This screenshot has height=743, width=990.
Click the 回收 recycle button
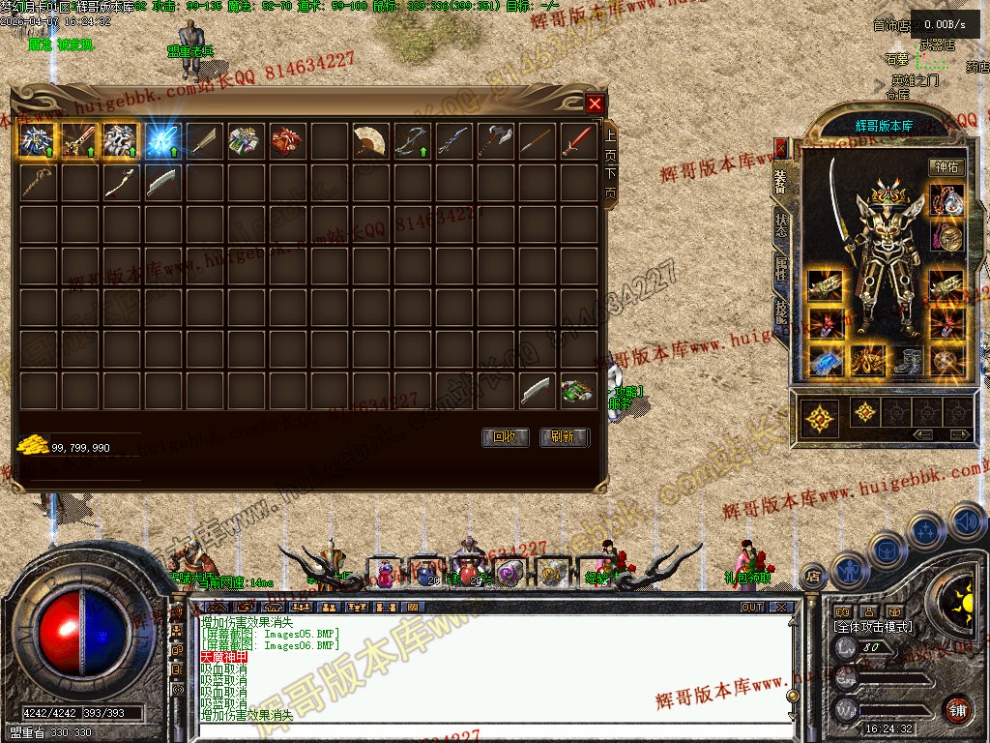coord(505,437)
